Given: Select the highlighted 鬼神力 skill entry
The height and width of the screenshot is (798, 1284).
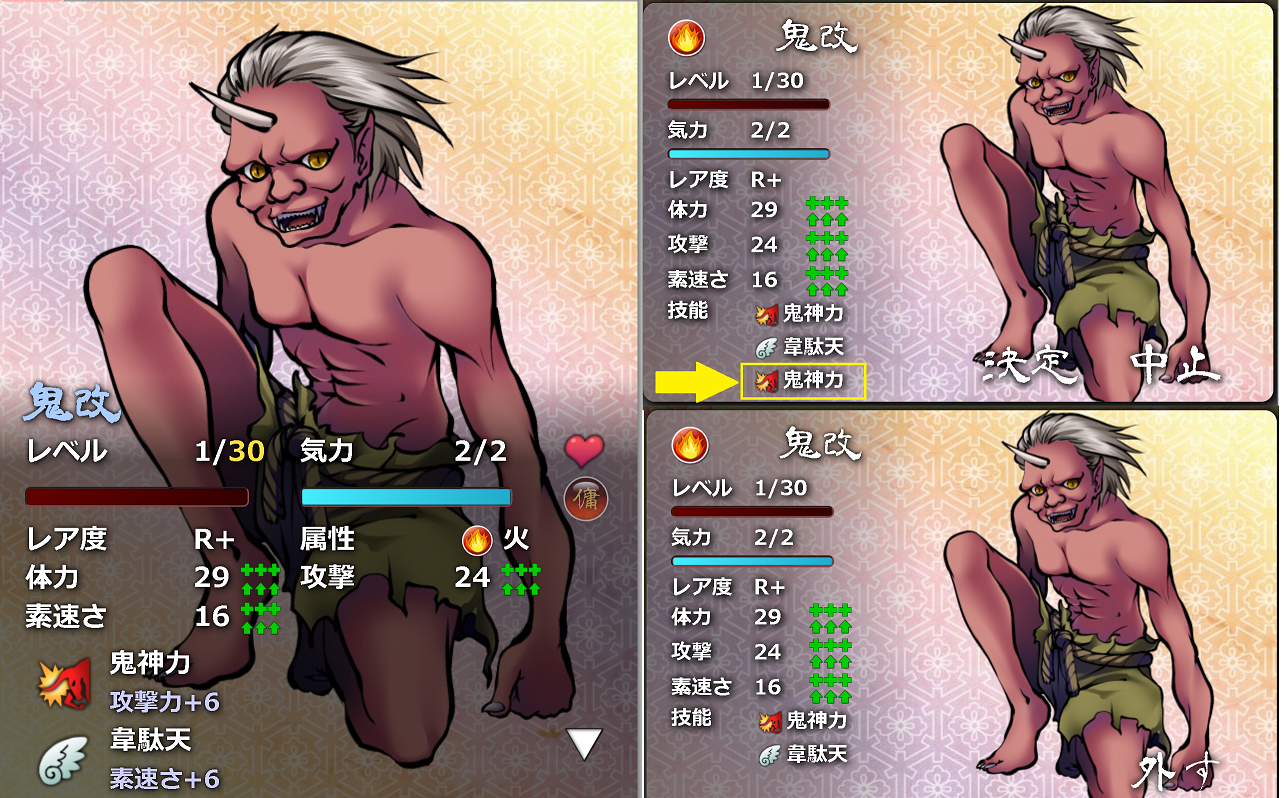Looking at the screenshot, I should click(803, 380).
